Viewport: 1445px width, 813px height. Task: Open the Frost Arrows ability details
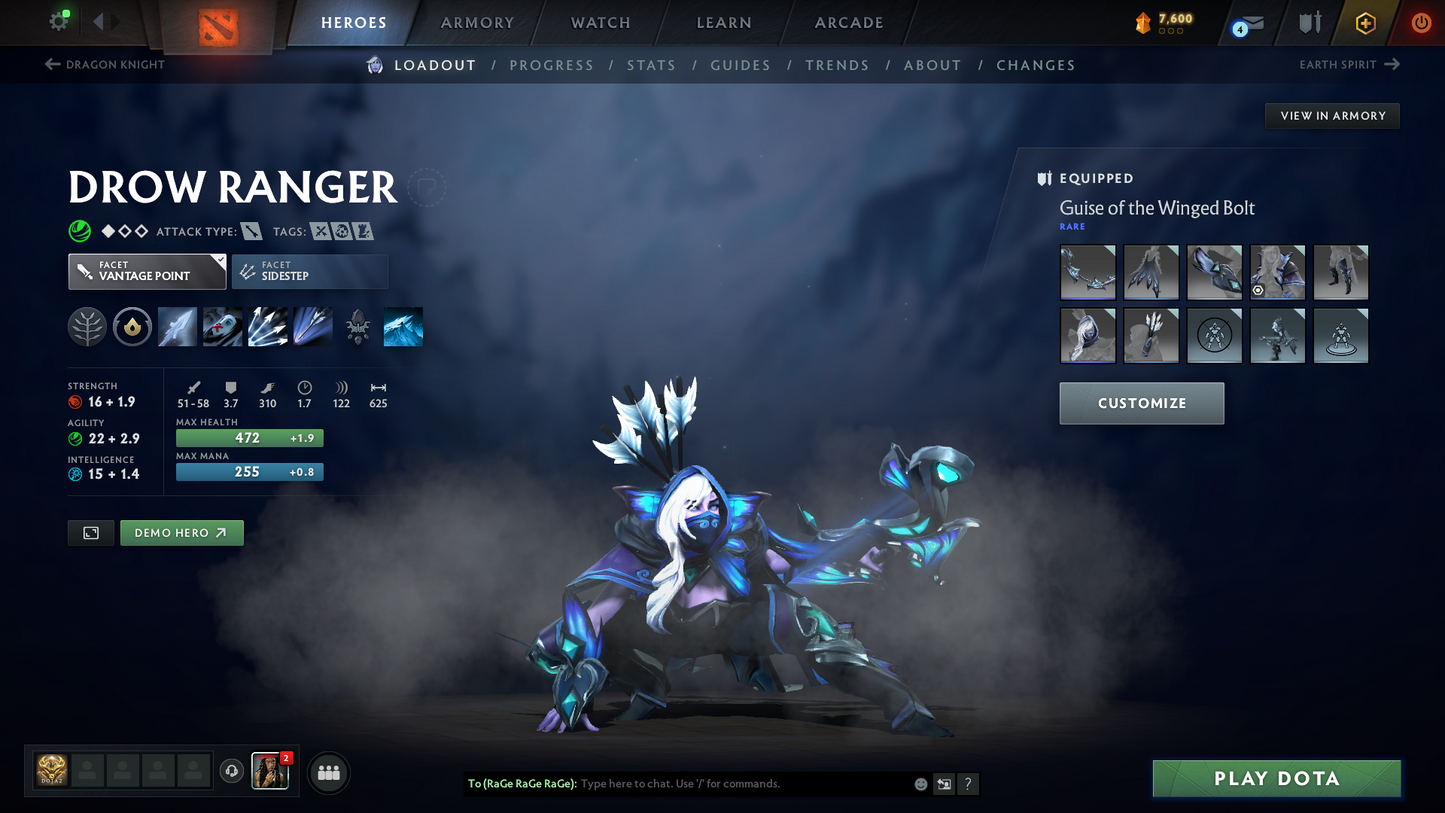177,326
